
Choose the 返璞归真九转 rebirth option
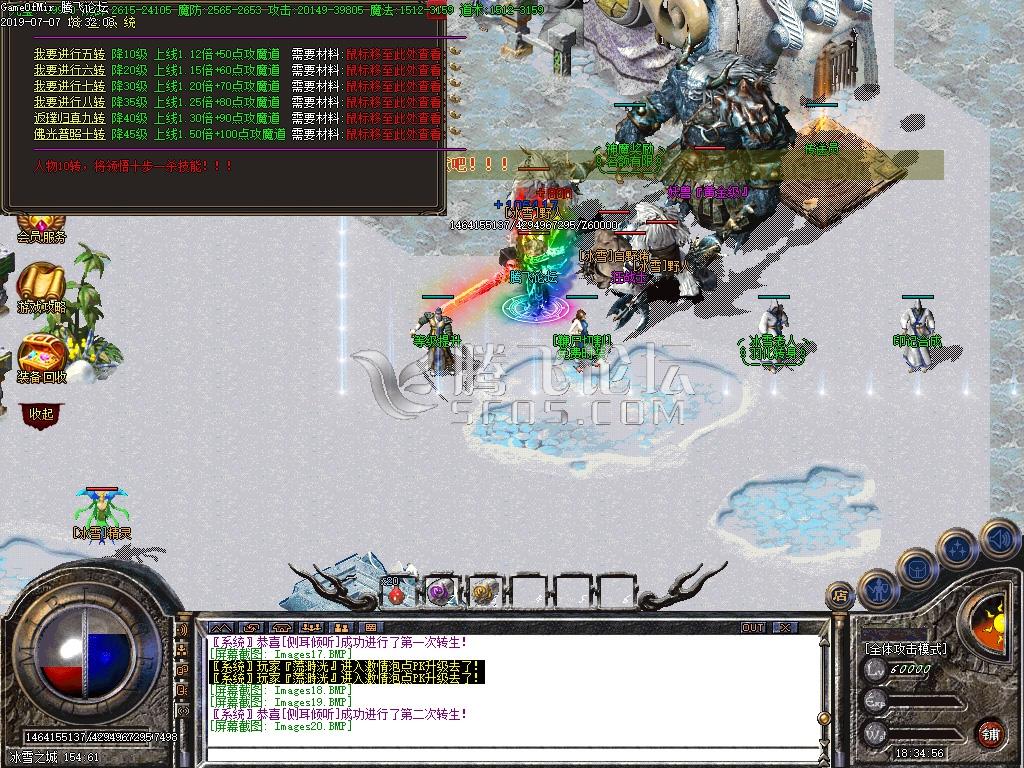tap(69, 118)
